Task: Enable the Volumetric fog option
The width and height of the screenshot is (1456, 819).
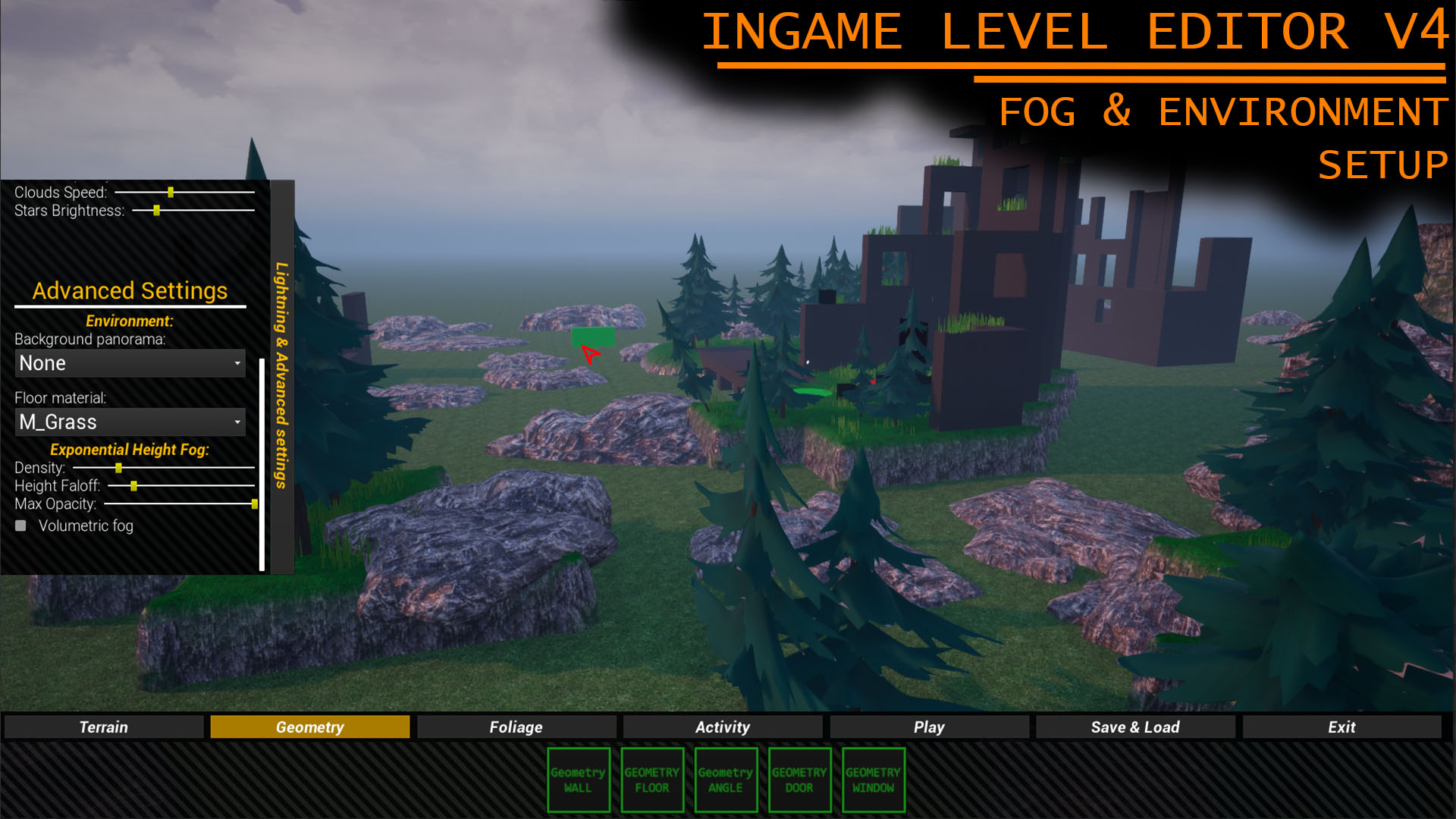Action: [20, 525]
